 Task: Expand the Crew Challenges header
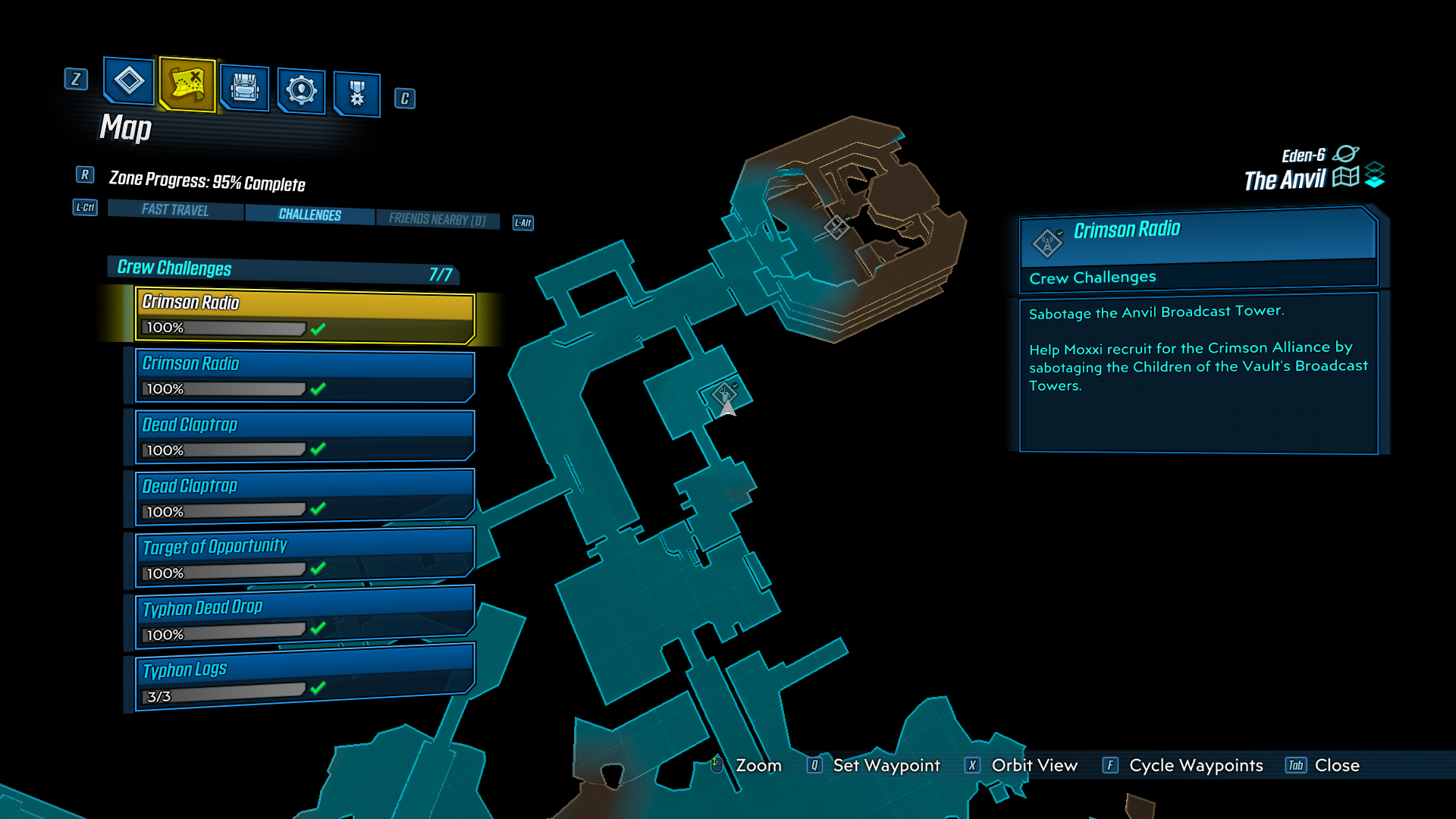173,268
